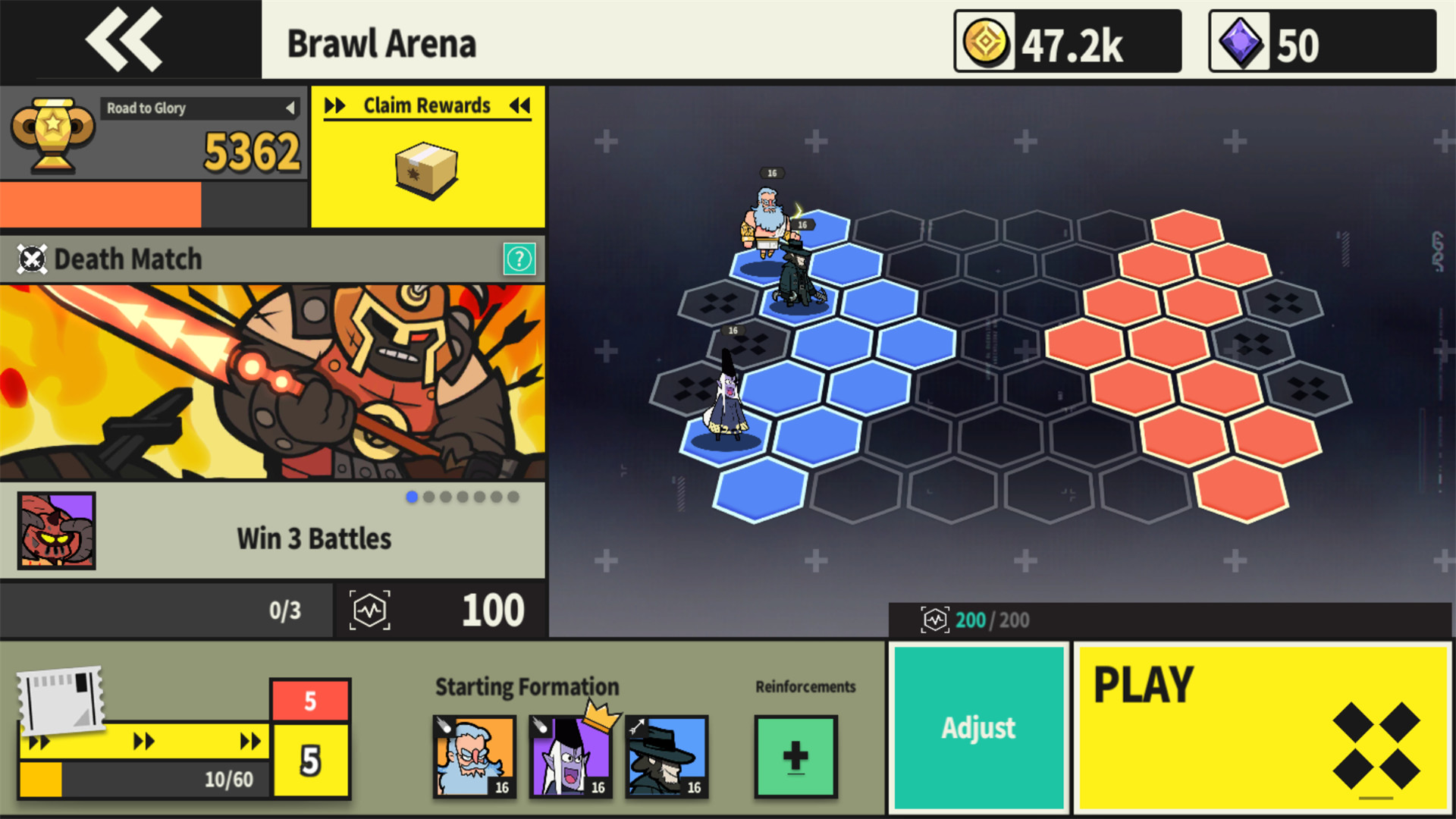The height and width of the screenshot is (819, 1456).
Task: Add a hero via the Reinforcements plus tile
Action: click(795, 756)
